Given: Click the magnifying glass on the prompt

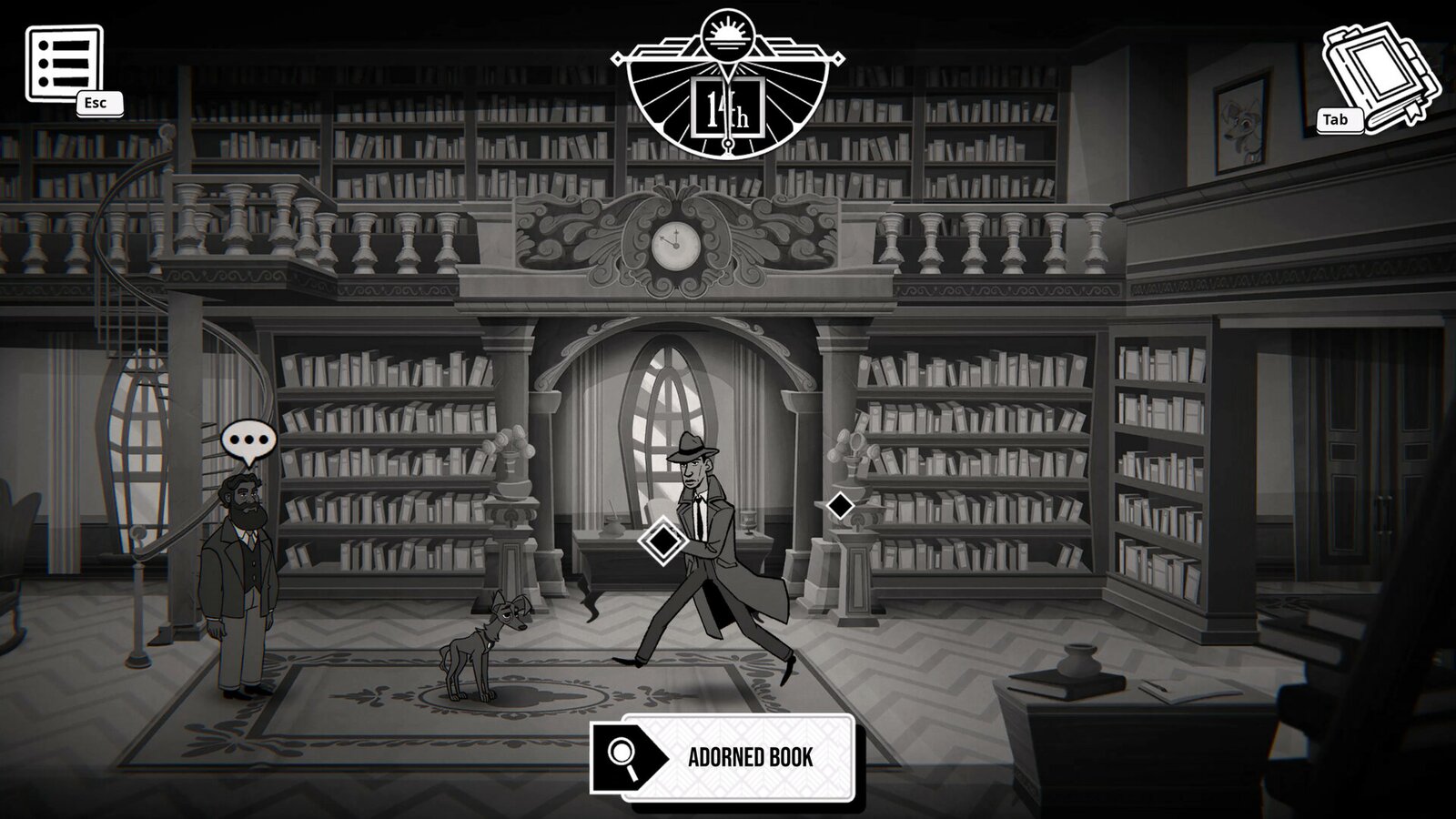Looking at the screenshot, I should coord(622,756).
